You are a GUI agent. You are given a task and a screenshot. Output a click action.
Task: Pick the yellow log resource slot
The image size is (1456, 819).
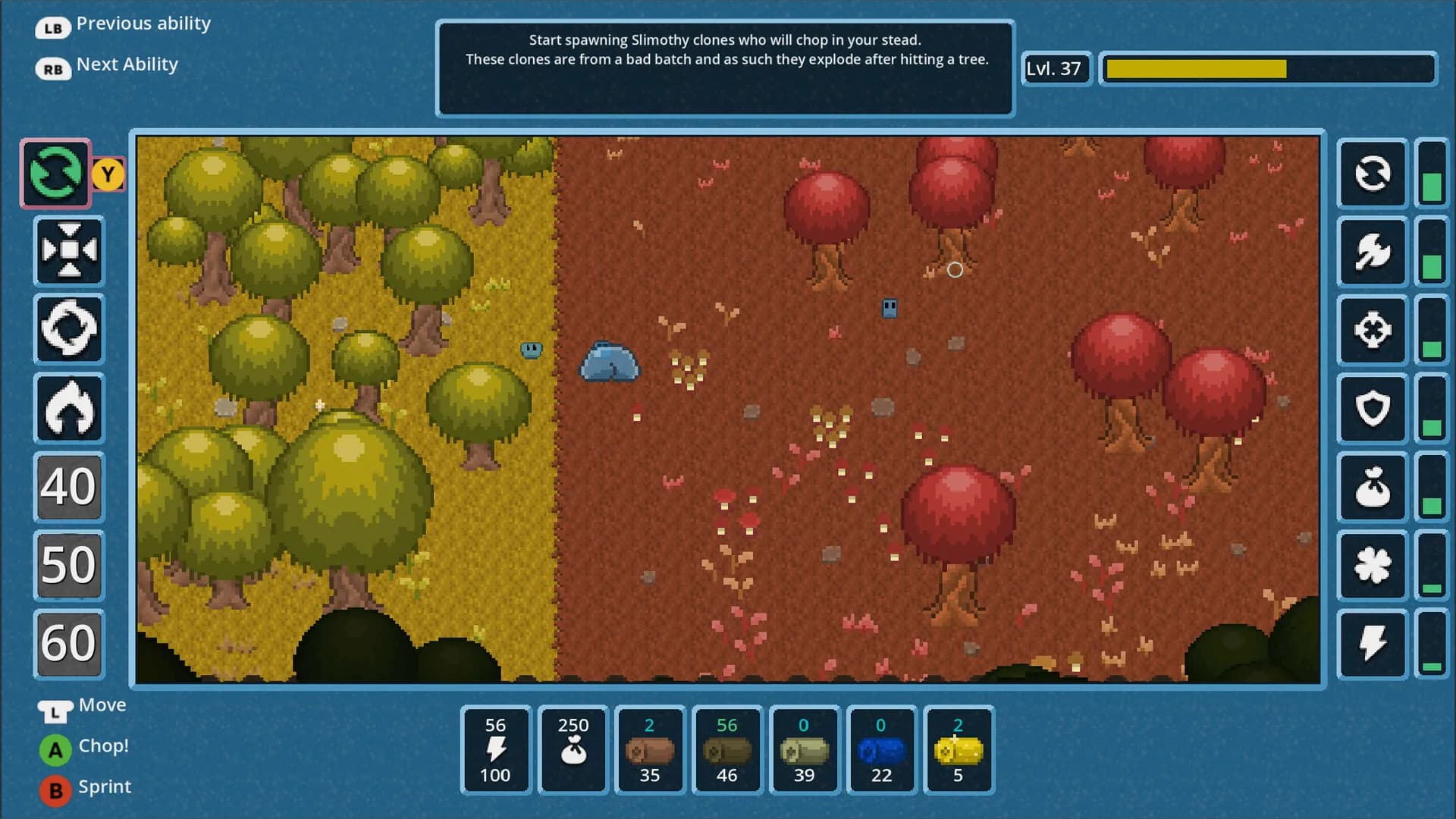(959, 750)
